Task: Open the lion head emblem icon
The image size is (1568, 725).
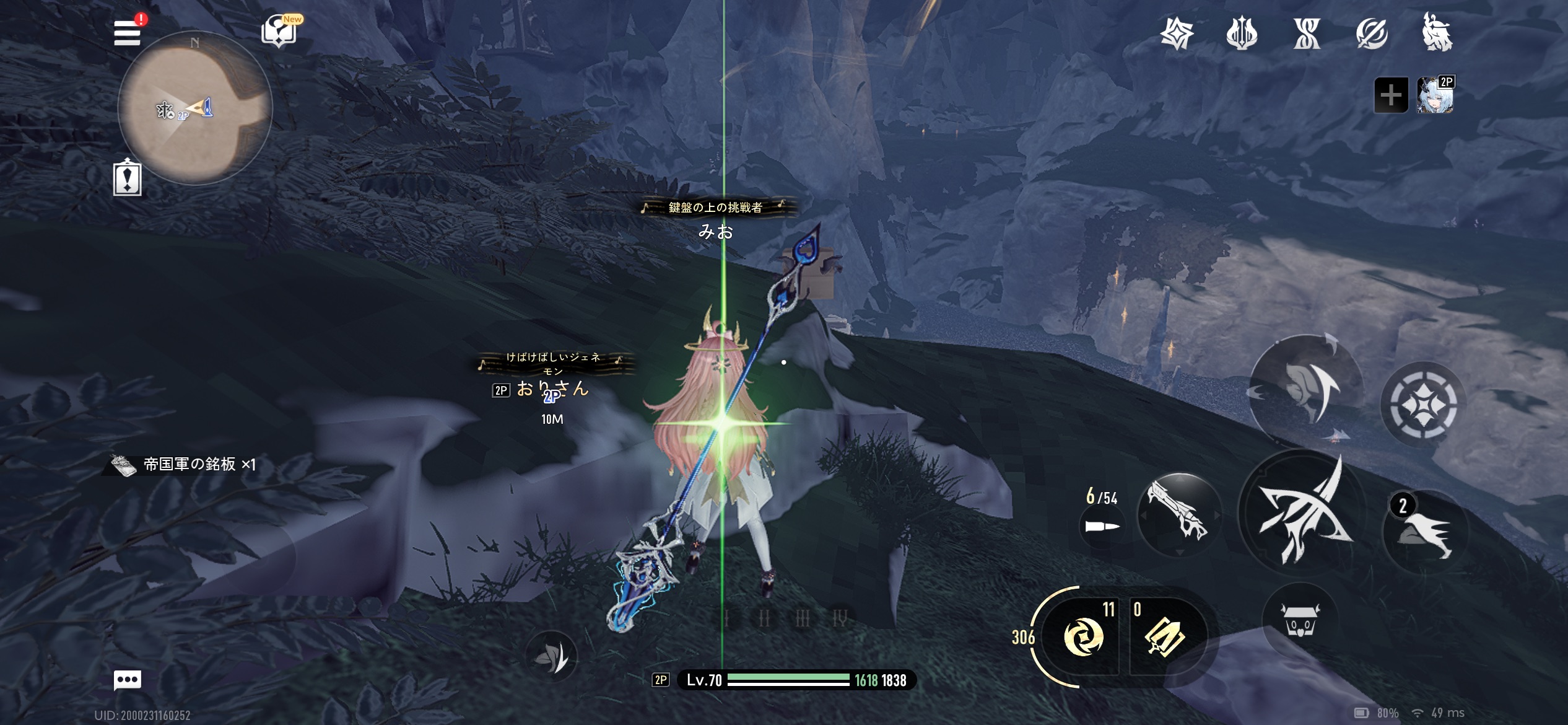Action: 1437,33
